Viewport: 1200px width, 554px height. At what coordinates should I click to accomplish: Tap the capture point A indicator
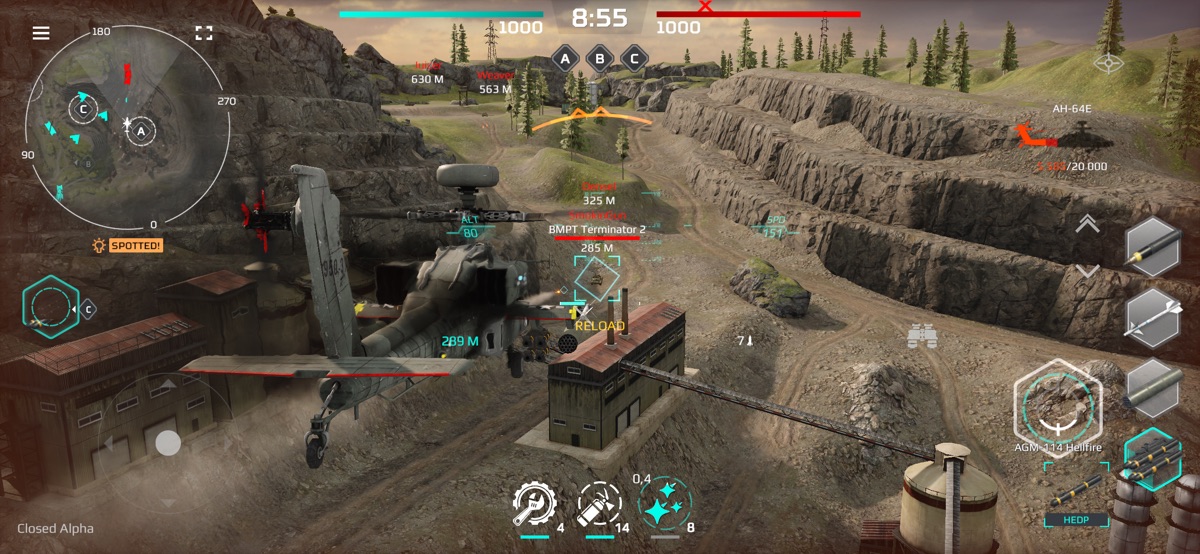566,58
